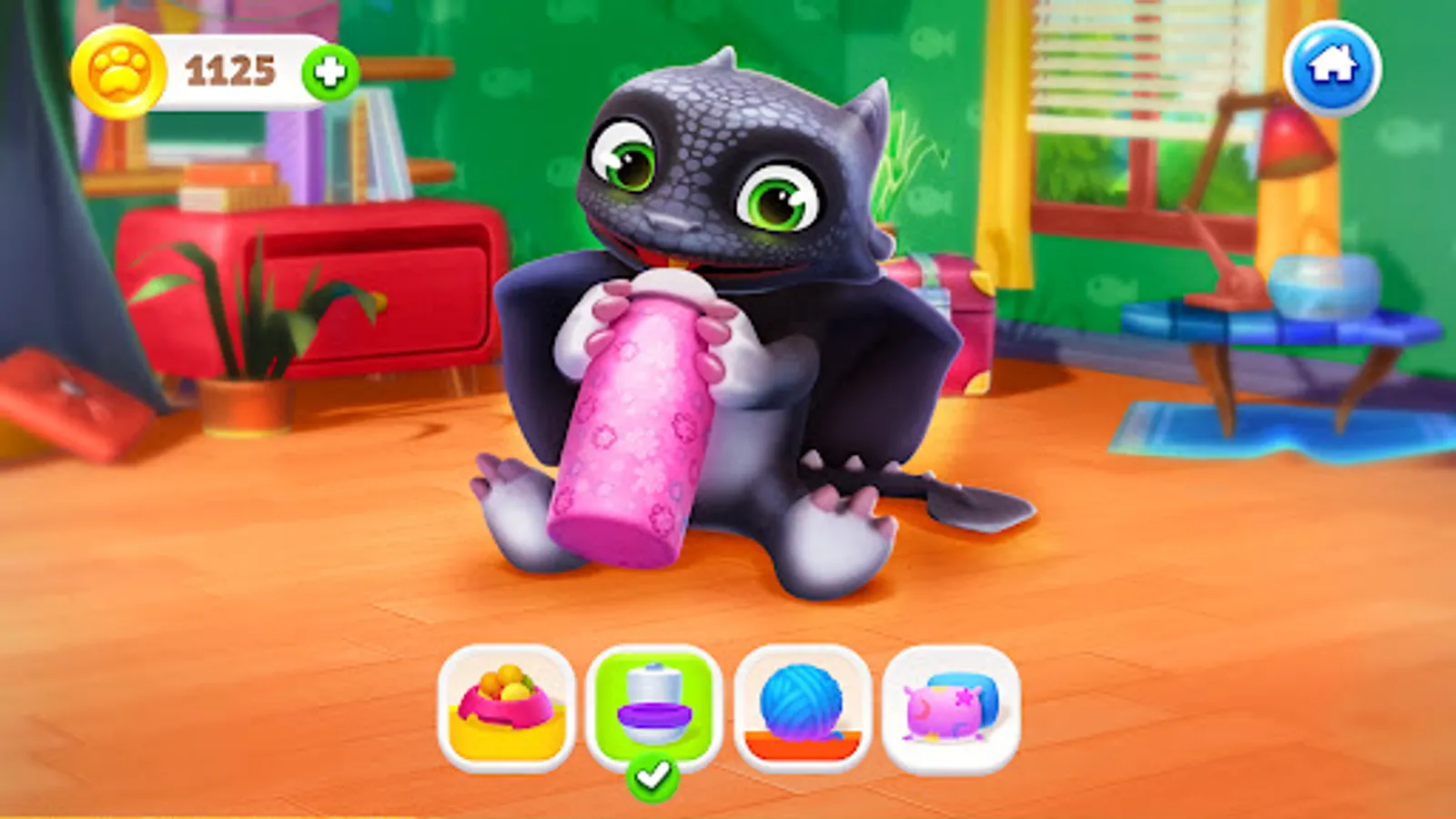Viewport: 1456px width, 819px height.
Task: Select the blue yarn ball play icon
Action: 798,709
